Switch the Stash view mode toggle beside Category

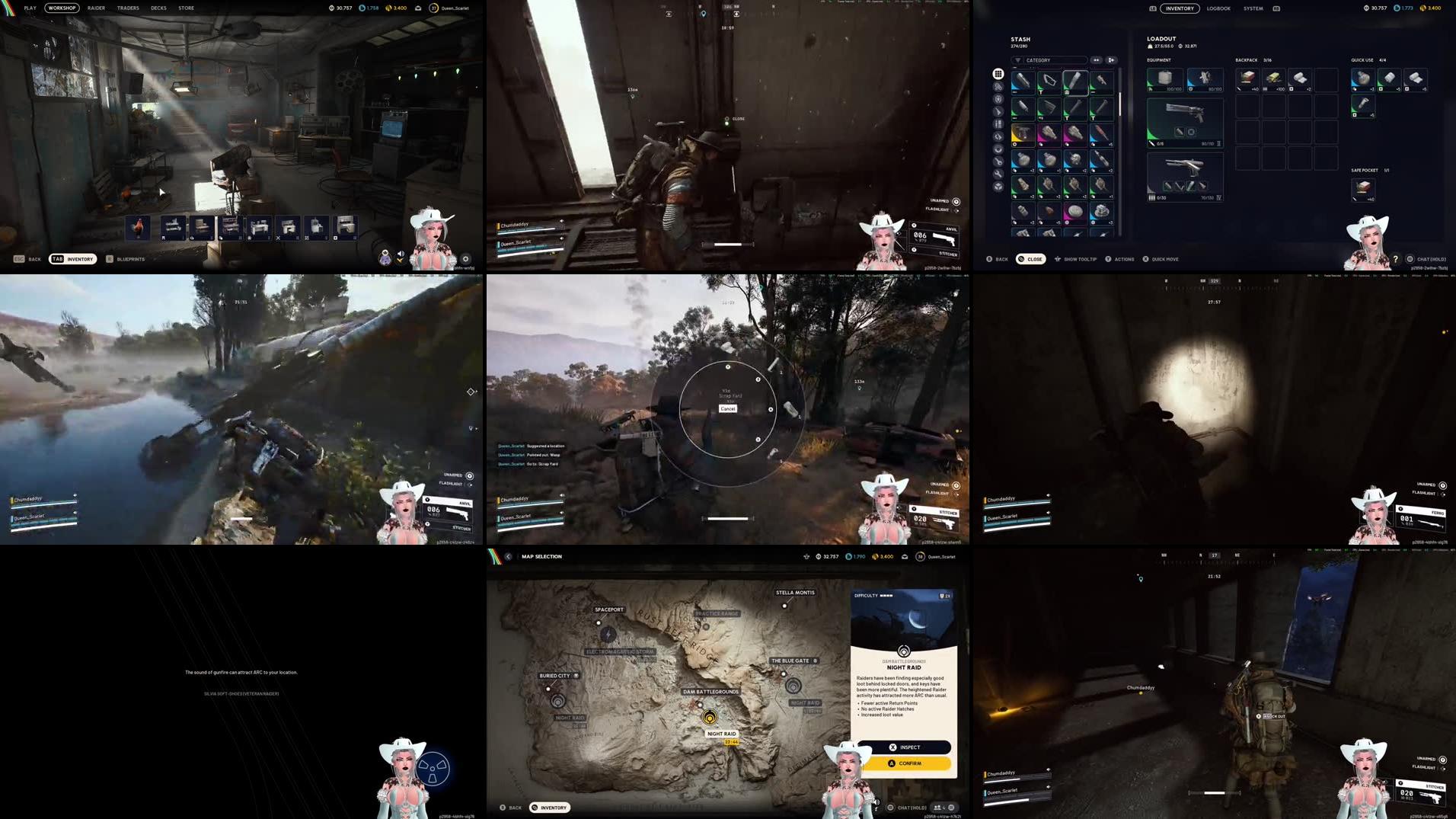click(x=1097, y=60)
